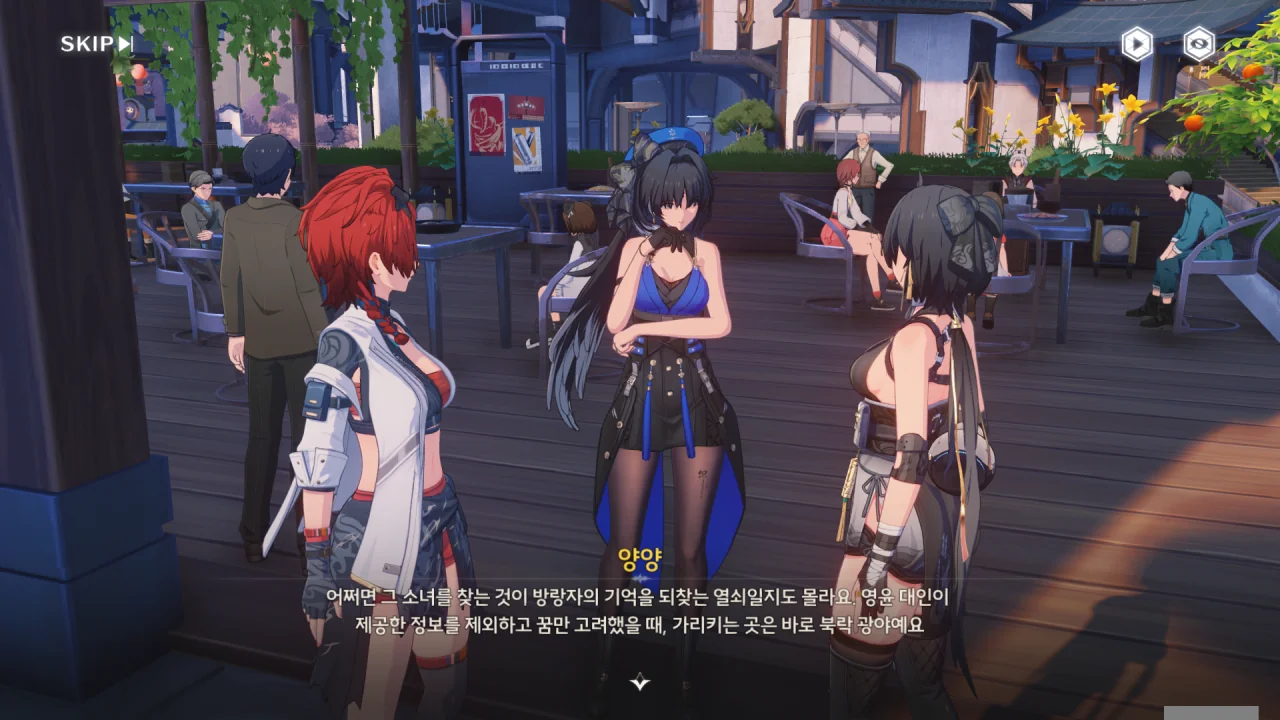Advance dialogue using the bottom diamond arrow
Viewport: 1280px width, 720px height.
[640, 683]
